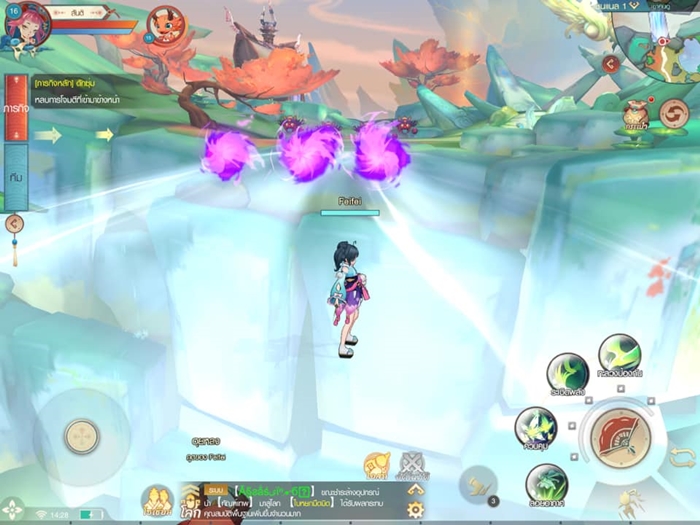Open the brown pouch bag icon

[x=635, y=114]
